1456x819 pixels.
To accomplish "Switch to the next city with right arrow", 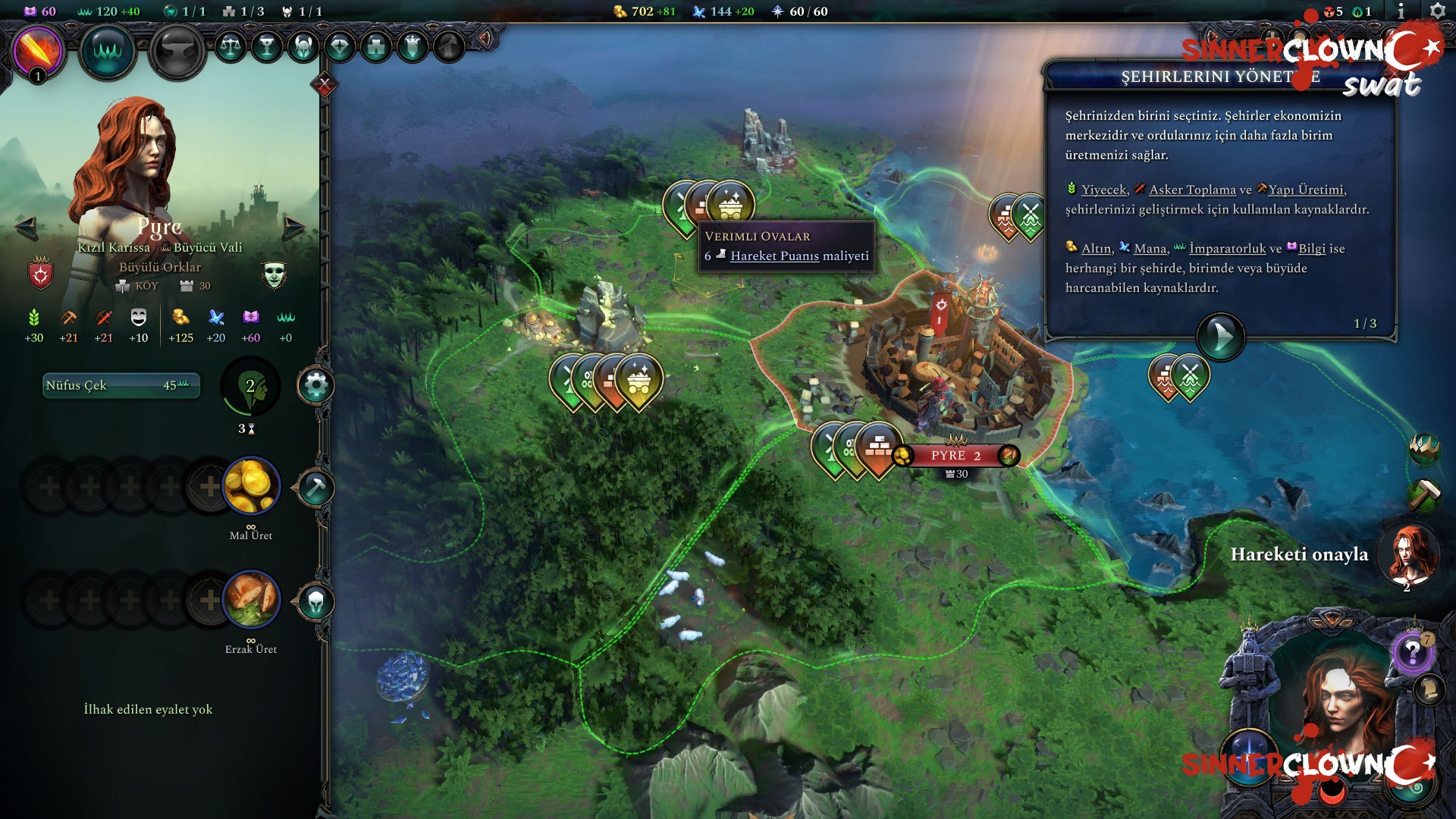I will (293, 226).
